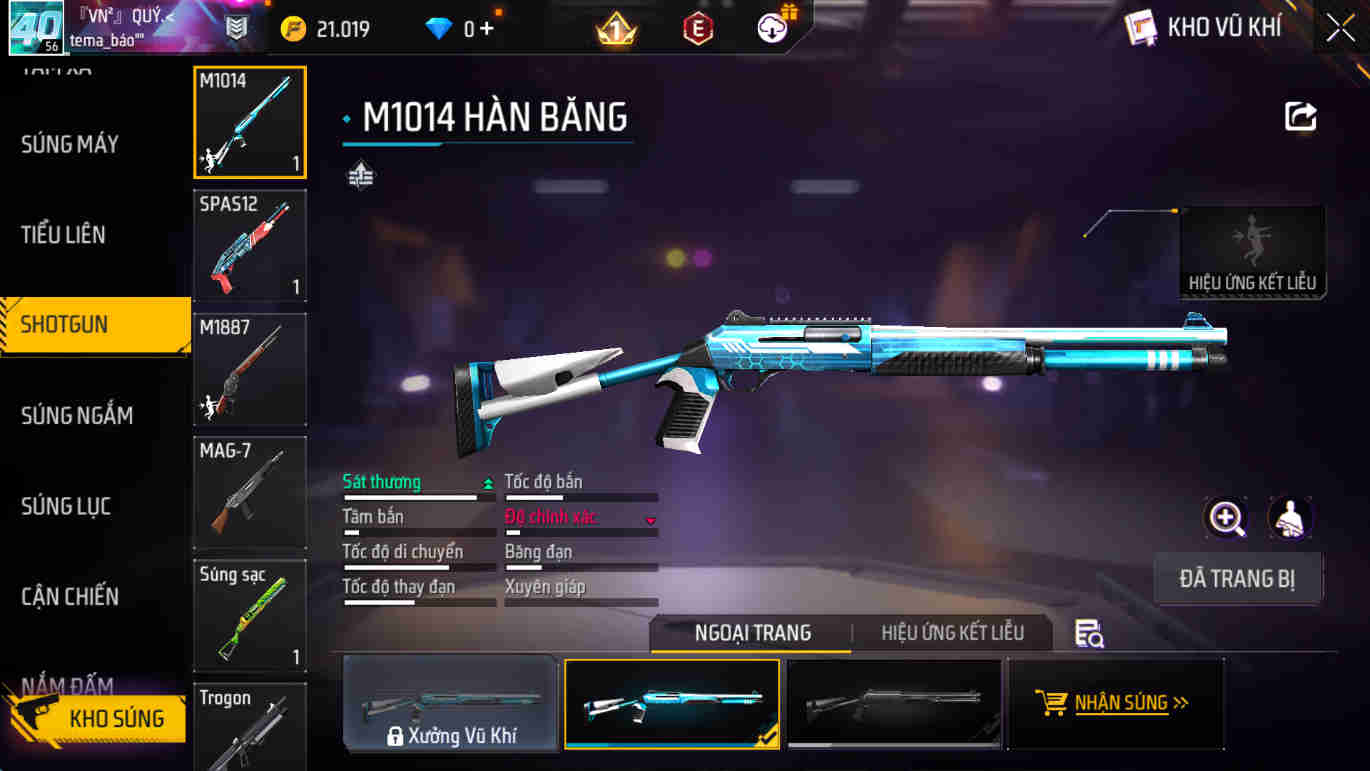Pick the M1887 shotgun from the list
This screenshot has height=771, width=1370.
pyautogui.click(x=250, y=369)
